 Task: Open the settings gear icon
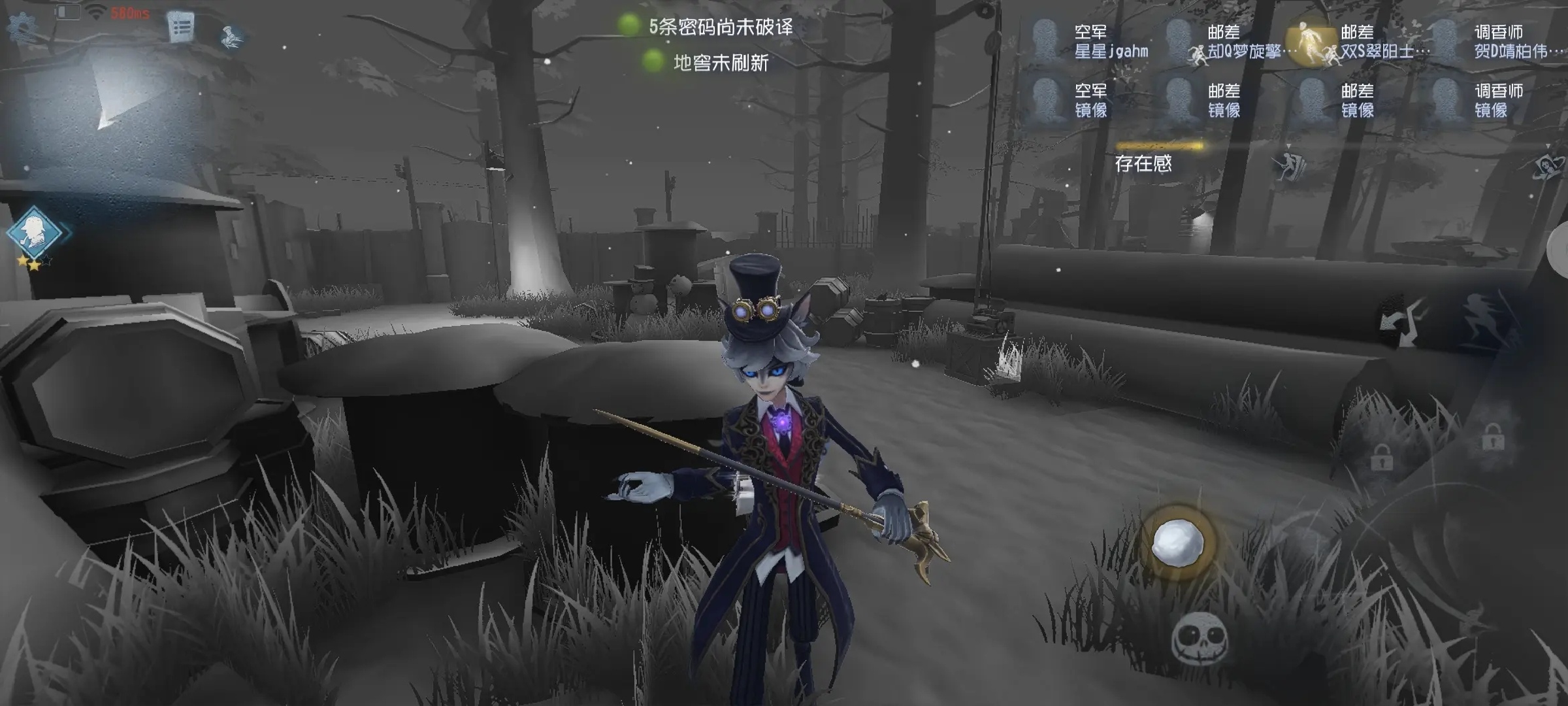(x=22, y=27)
